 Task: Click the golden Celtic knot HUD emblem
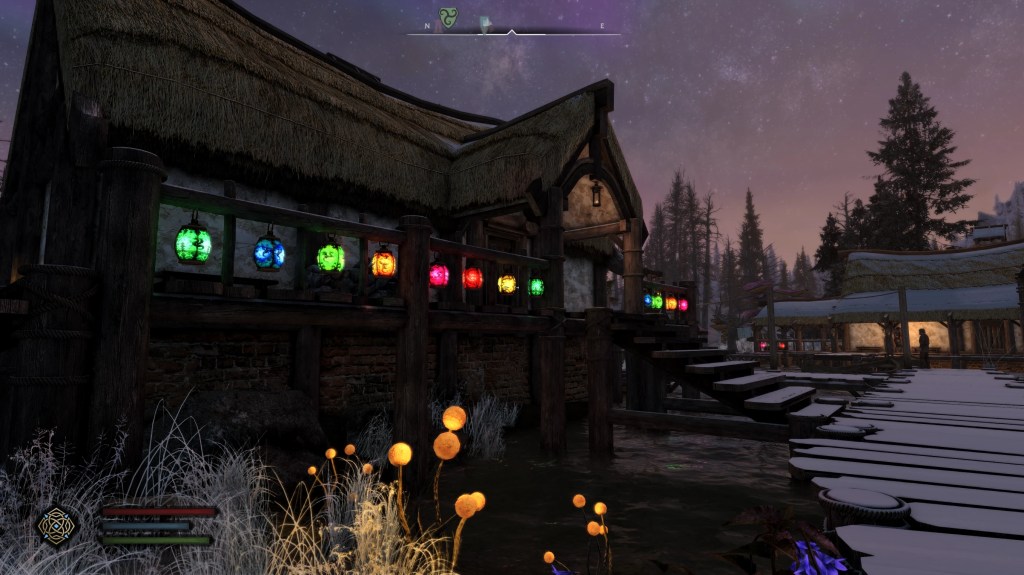pos(57,525)
